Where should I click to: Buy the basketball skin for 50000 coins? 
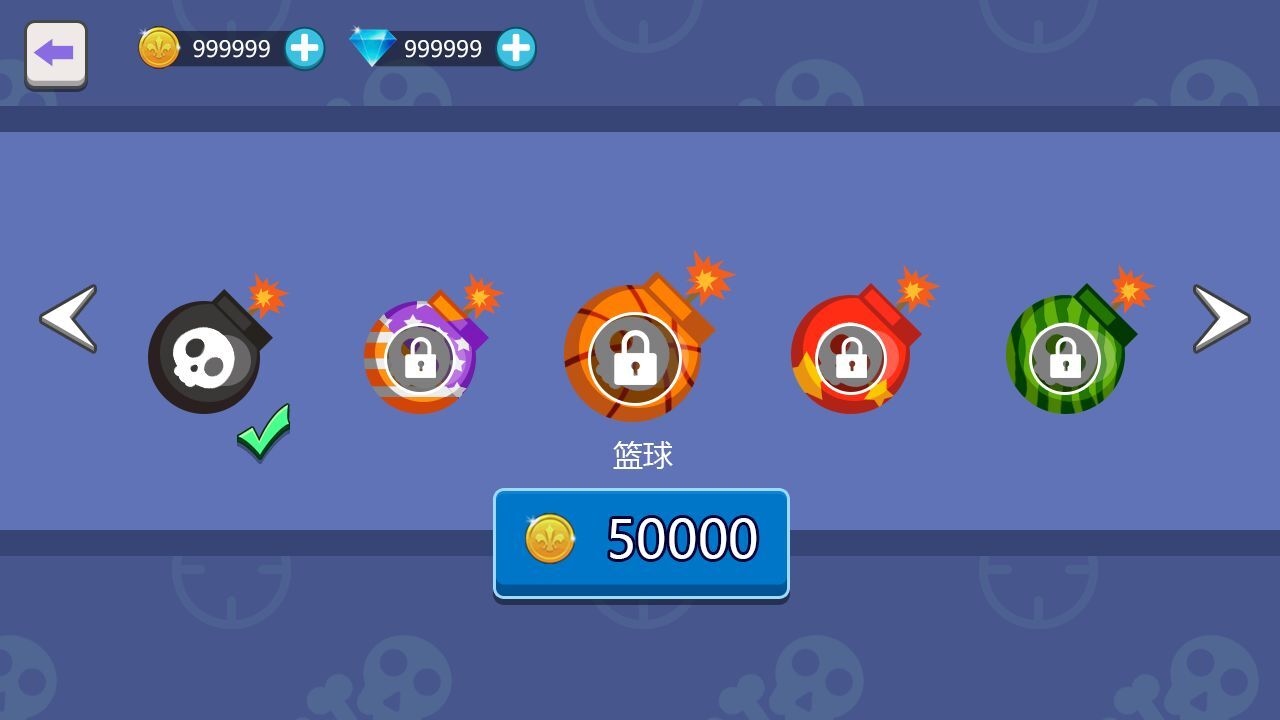640,540
